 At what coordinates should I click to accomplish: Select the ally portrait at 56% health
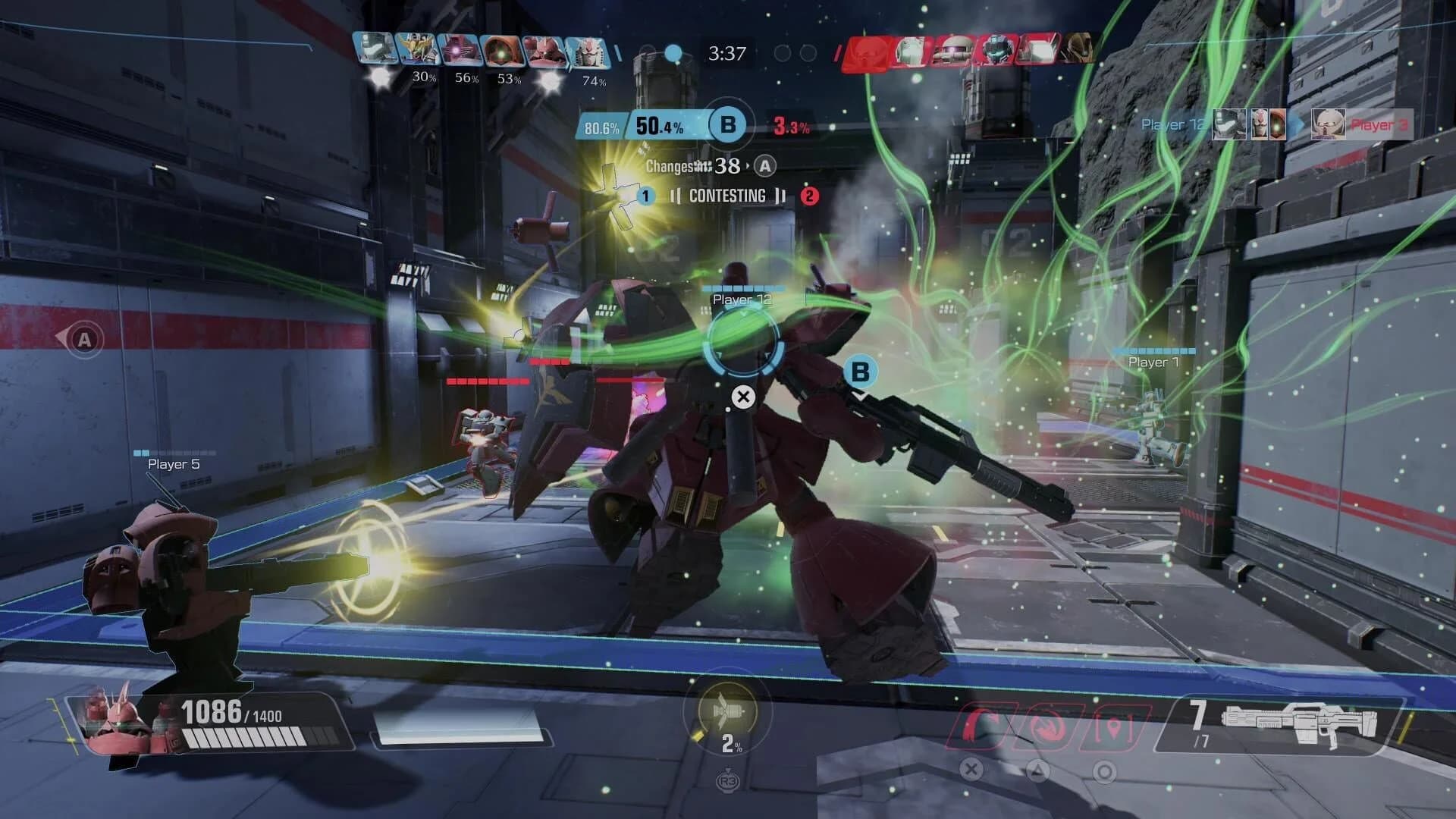(x=460, y=53)
